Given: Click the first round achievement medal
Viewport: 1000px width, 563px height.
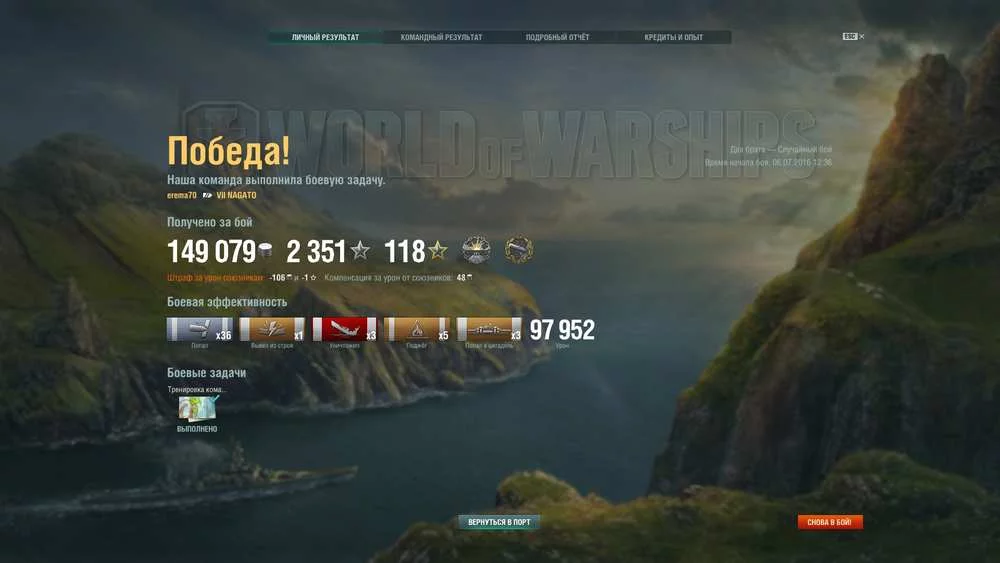Looking at the screenshot, I should pos(476,250).
